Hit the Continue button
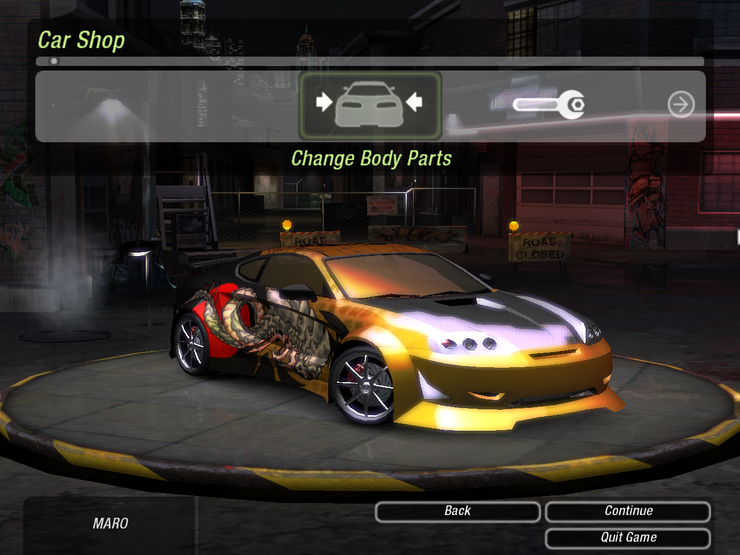Screen dimensions: 740x555 [628, 511]
